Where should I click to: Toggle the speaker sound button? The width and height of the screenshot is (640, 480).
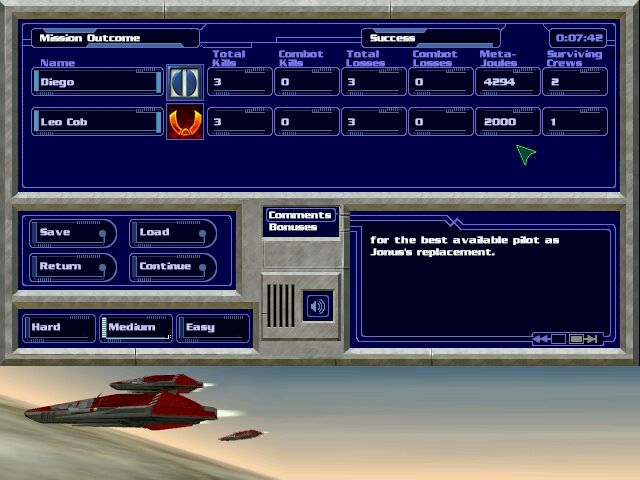(318, 306)
